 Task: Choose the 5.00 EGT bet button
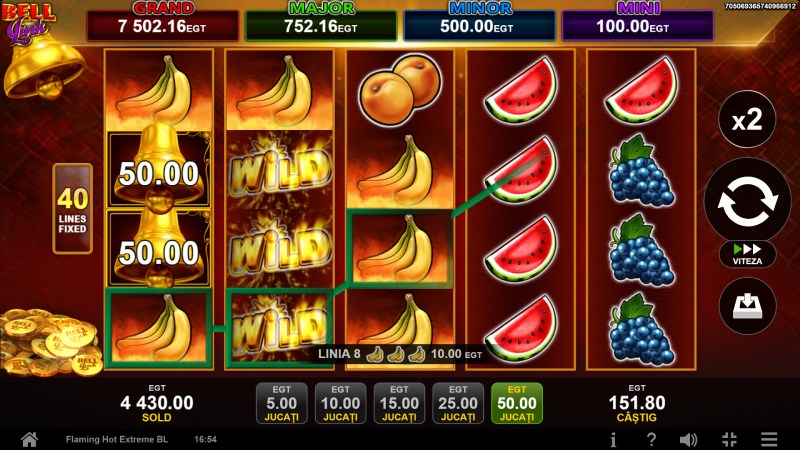pos(281,404)
